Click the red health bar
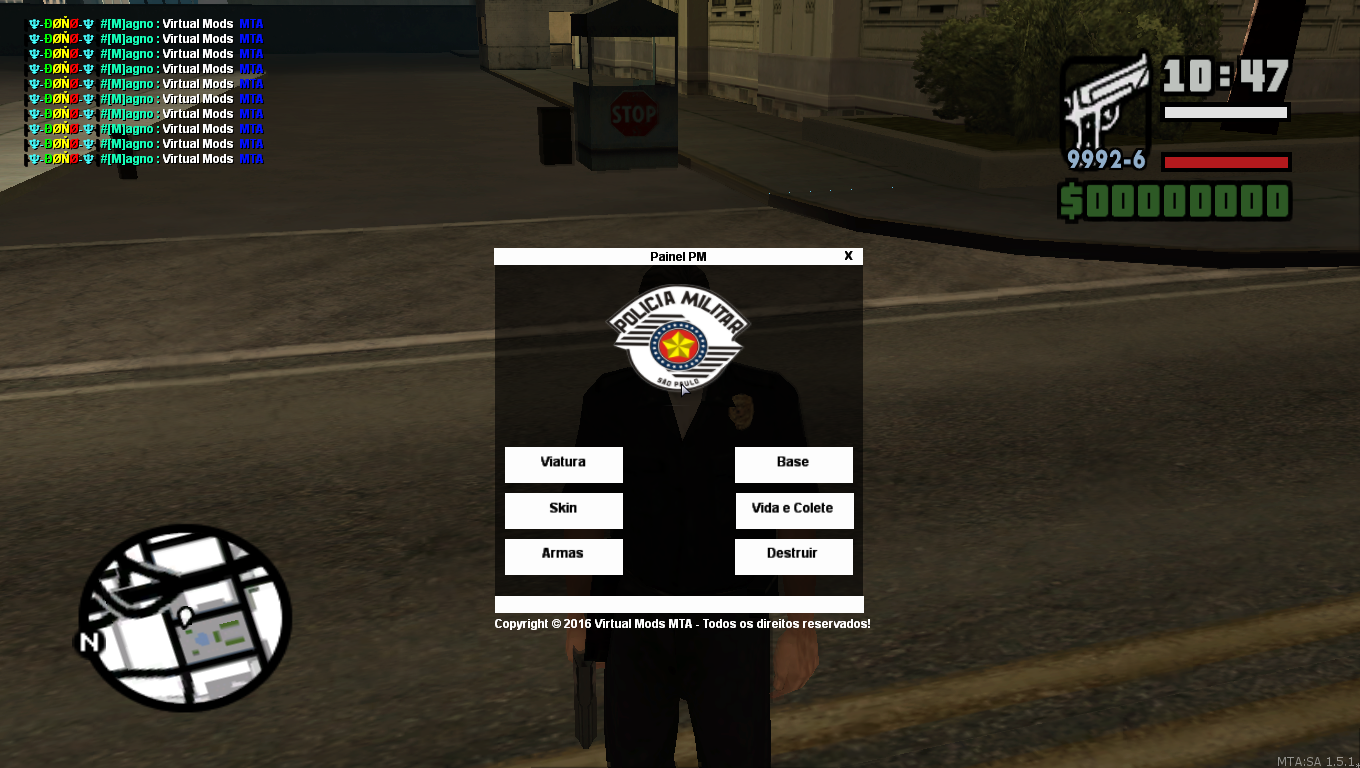 (1224, 160)
